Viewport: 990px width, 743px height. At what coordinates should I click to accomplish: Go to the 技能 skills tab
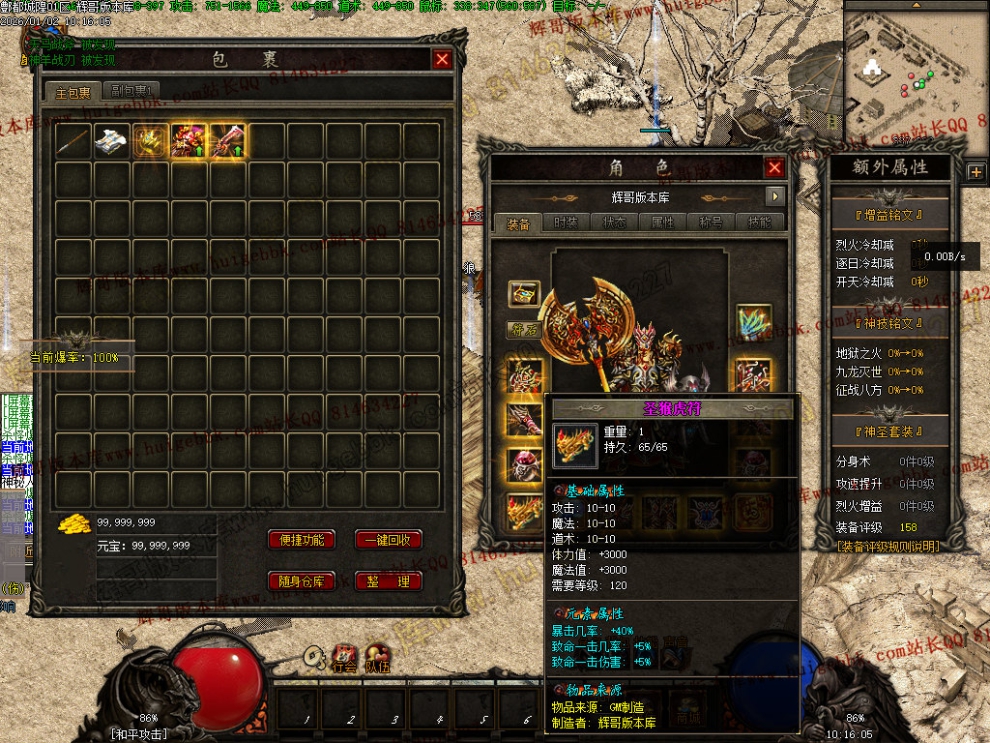[758, 222]
